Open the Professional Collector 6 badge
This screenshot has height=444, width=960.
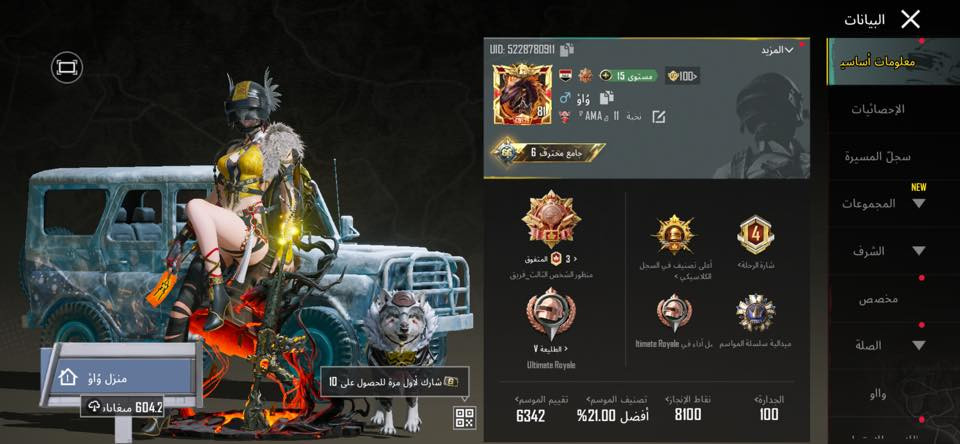click(547, 152)
